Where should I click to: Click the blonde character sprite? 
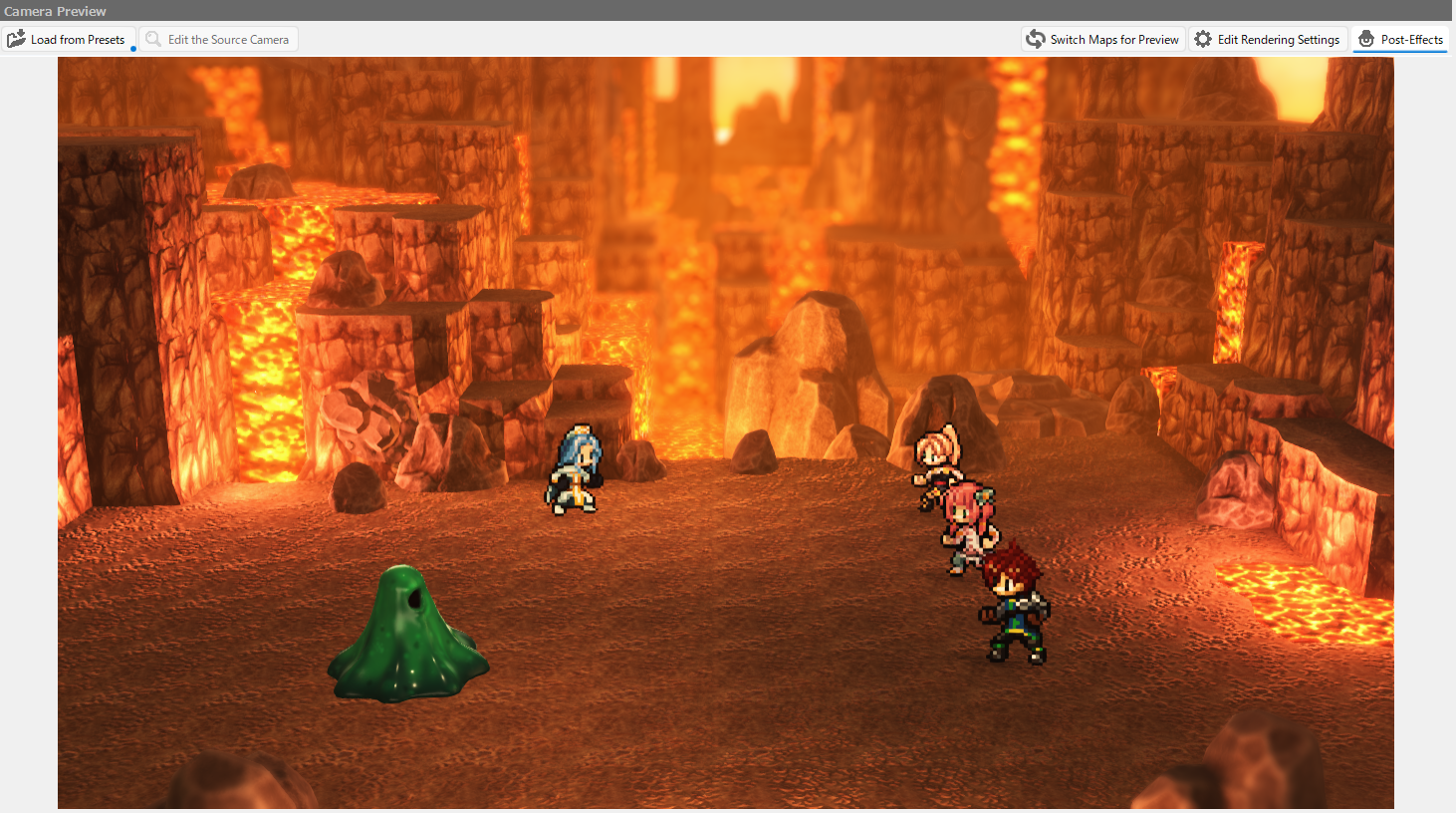click(936, 463)
